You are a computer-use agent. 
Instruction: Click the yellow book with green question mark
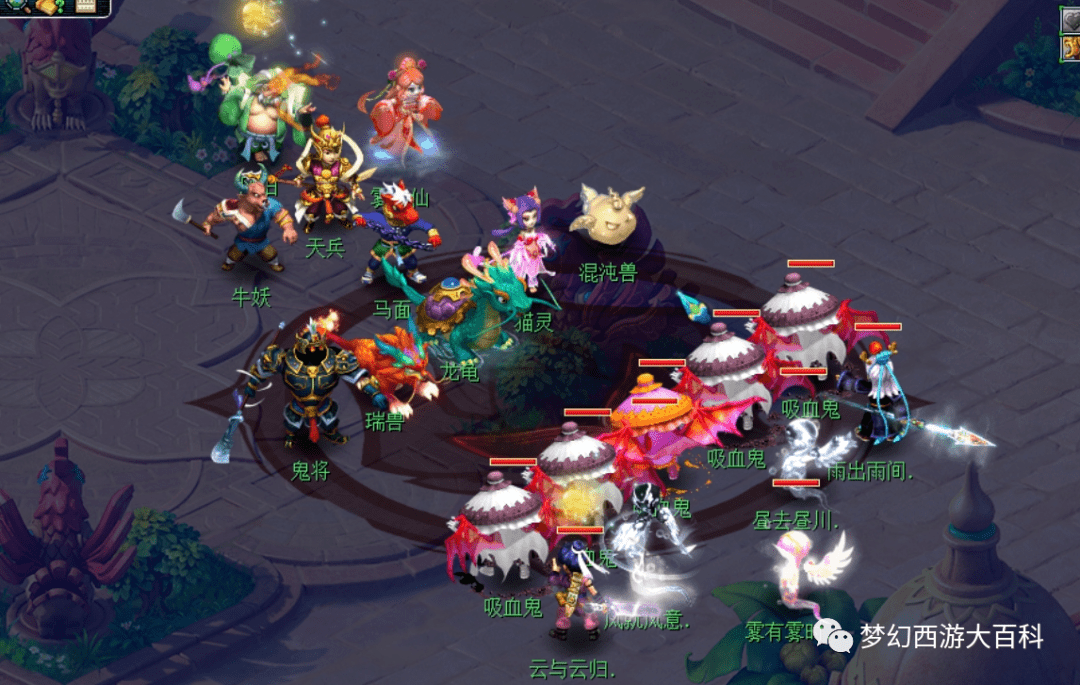(49, 6)
